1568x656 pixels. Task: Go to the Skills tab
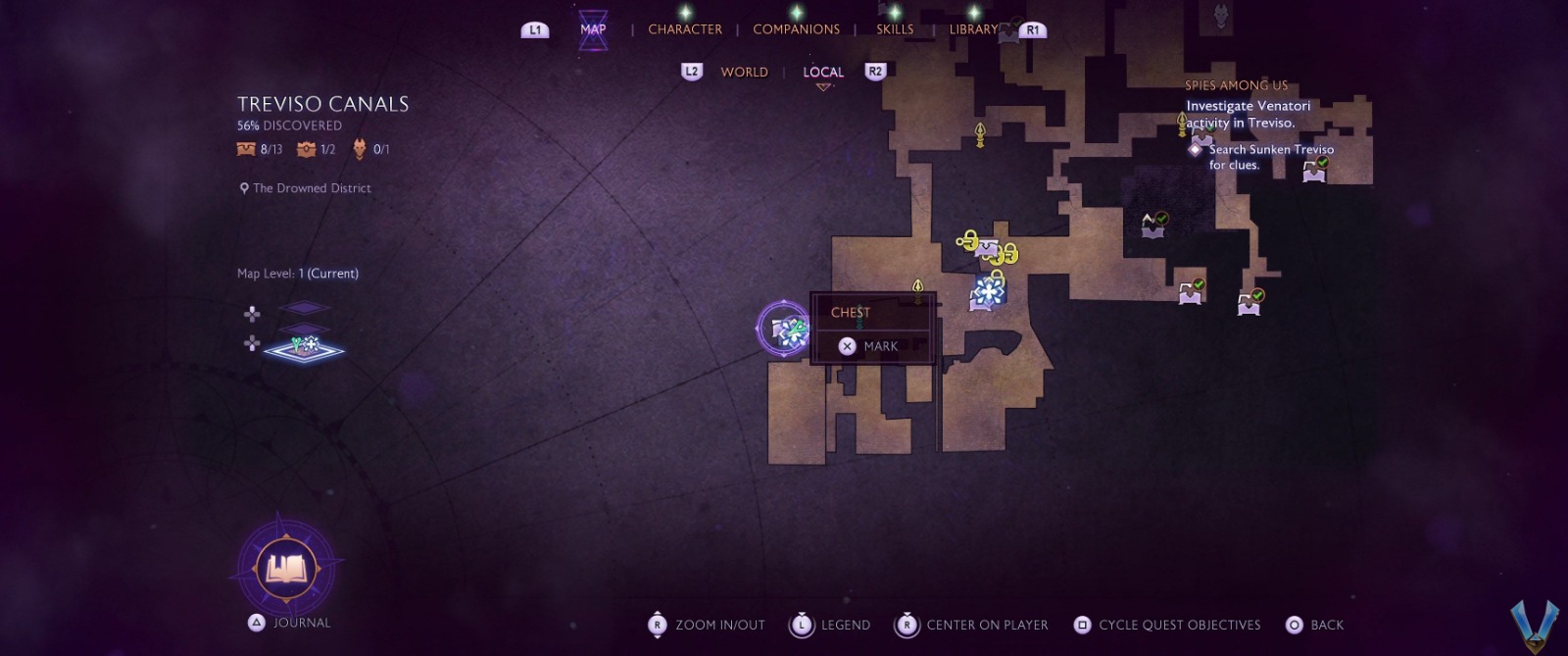tap(894, 29)
